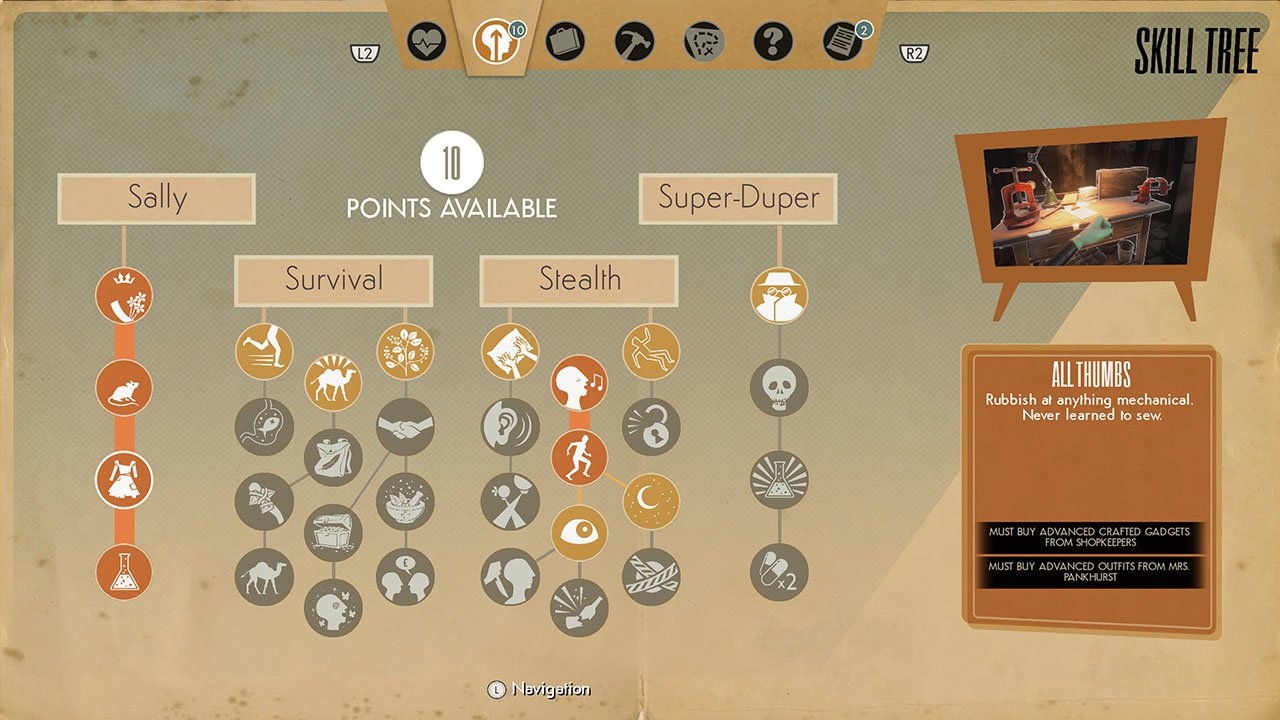Select the treasure chest skill

[333, 531]
